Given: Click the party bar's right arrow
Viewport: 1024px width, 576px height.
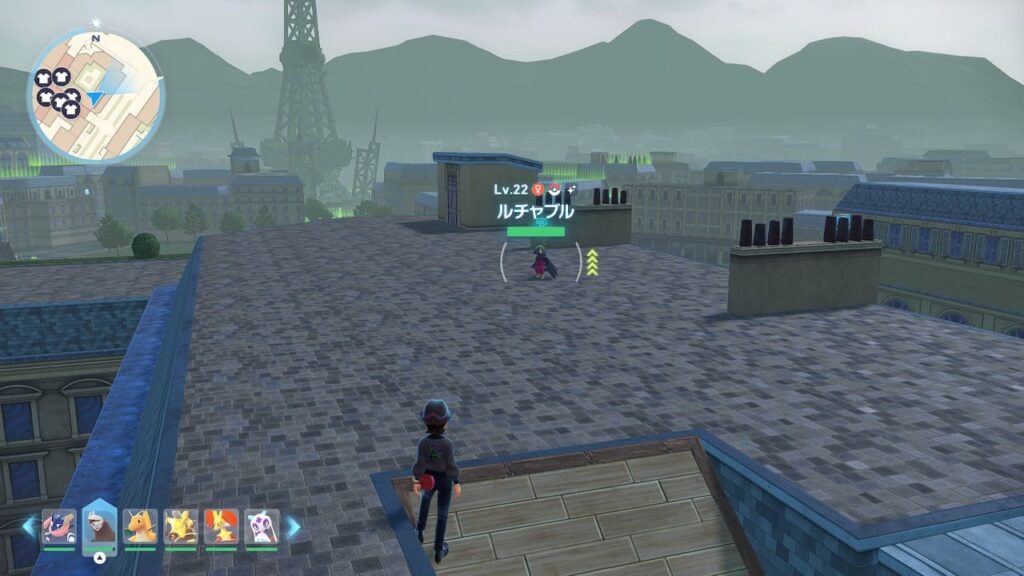Looking at the screenshot, I should click(293, 527).
